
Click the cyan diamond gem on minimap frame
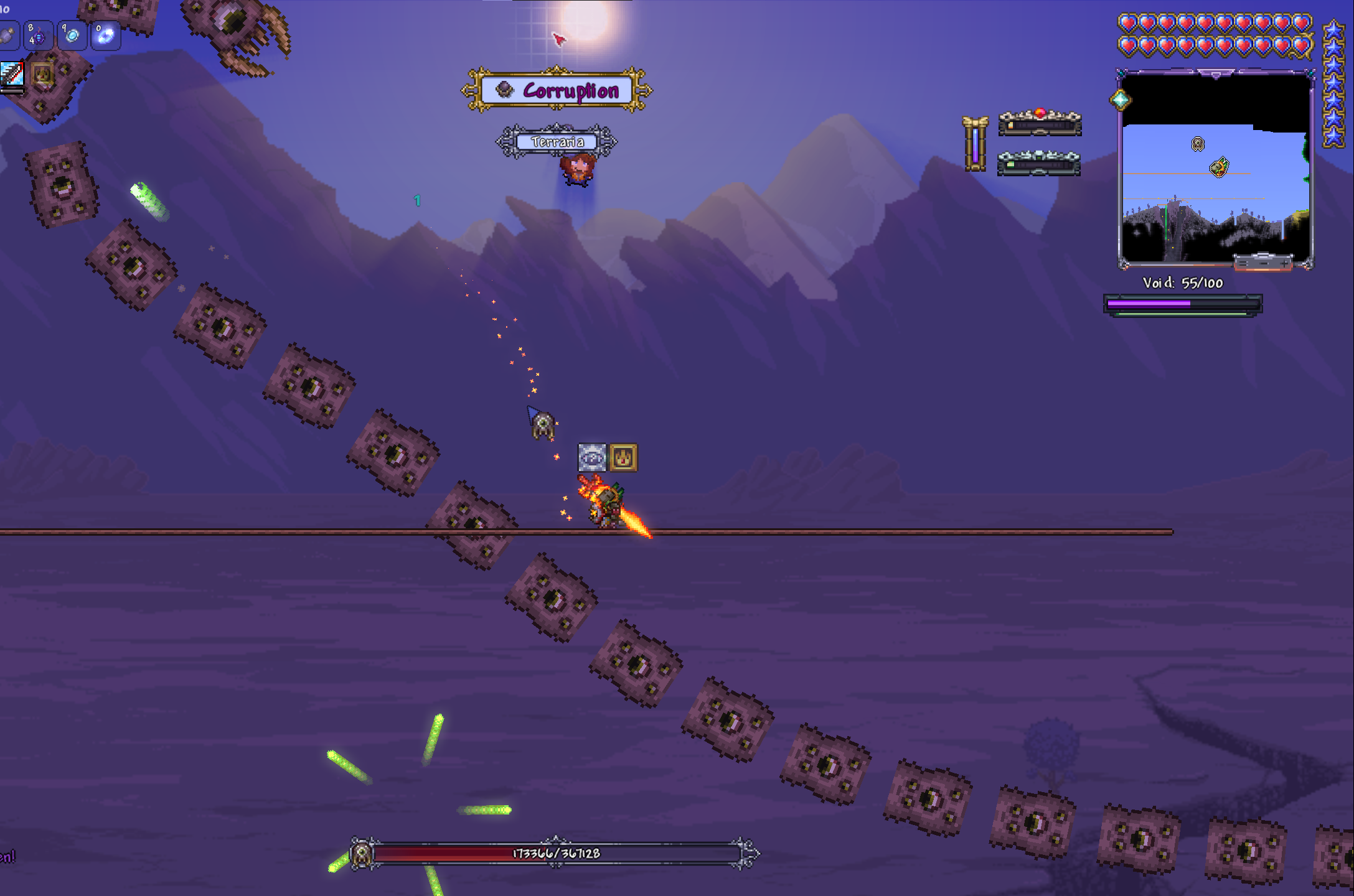[1120, 100]
